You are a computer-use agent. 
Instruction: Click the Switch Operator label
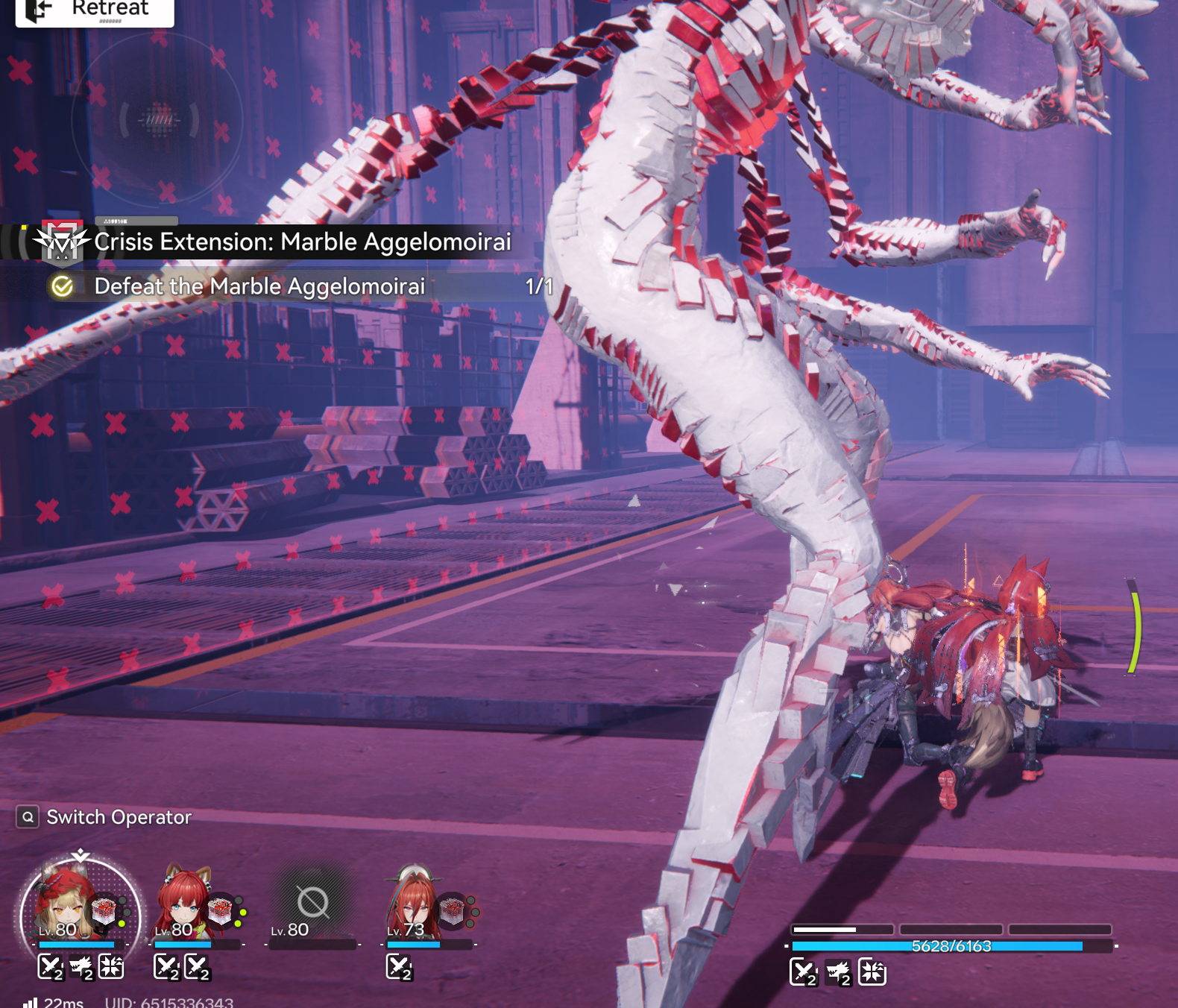(x=119, y=817)
